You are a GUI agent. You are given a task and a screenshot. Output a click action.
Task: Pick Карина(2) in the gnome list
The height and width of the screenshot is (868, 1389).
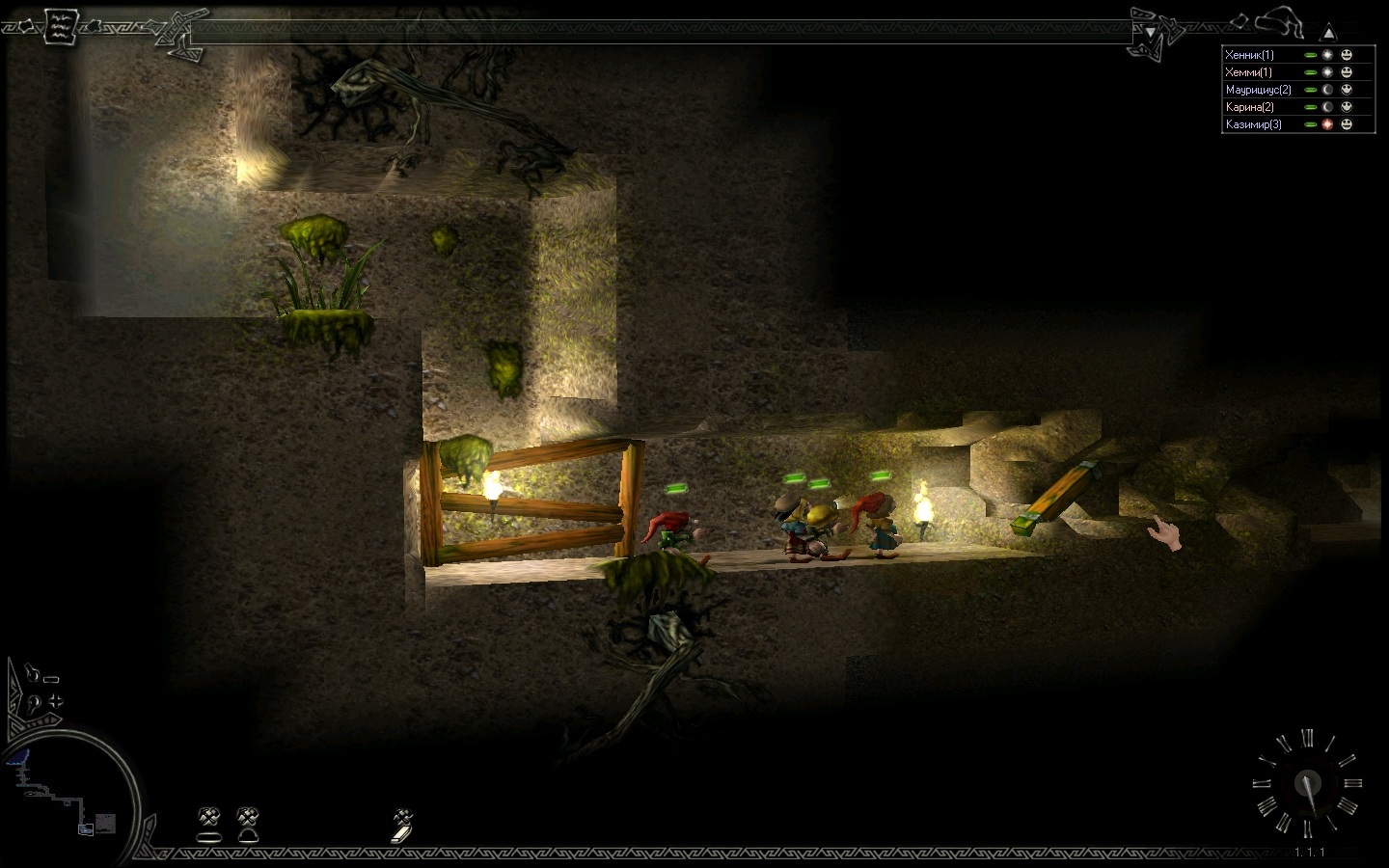(x=1249, y=107)
